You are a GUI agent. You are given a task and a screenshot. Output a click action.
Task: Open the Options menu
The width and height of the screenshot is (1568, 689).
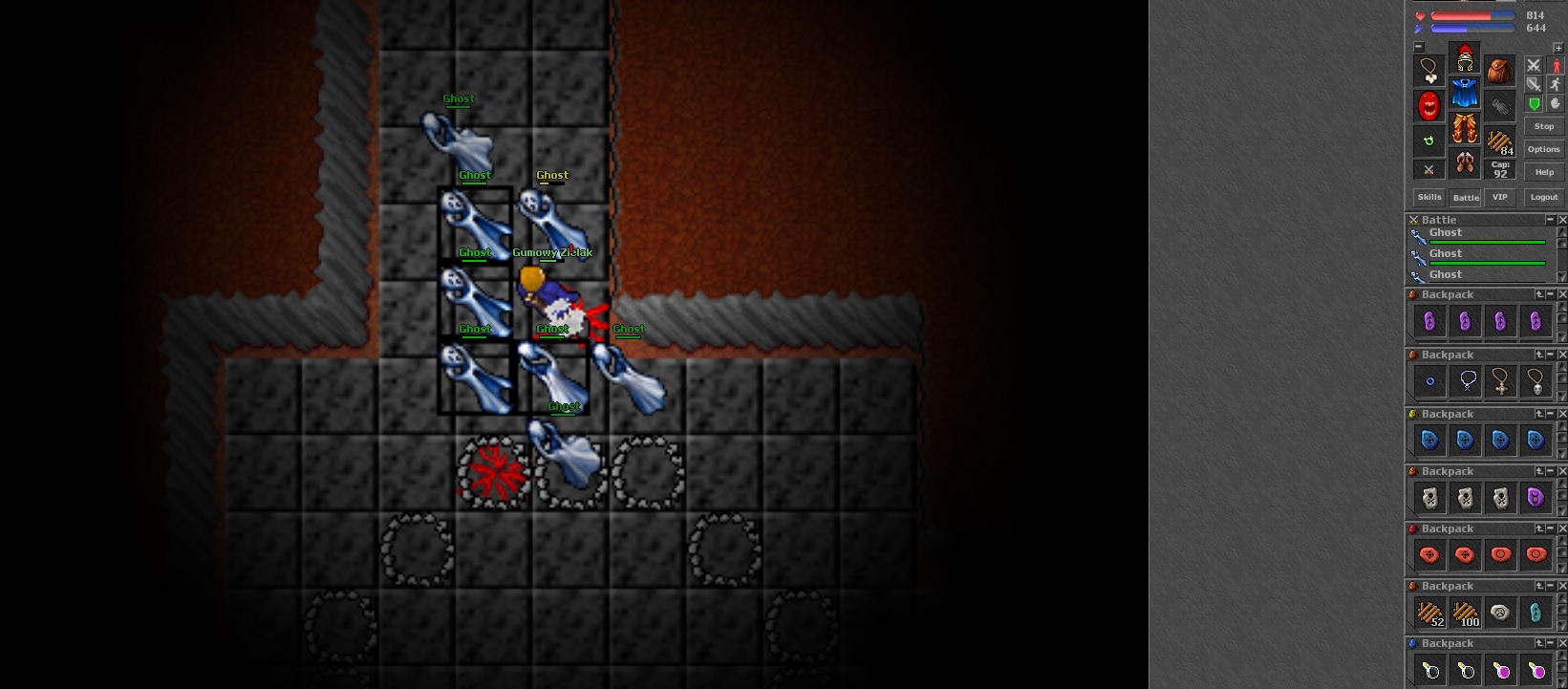[1543, 149]
